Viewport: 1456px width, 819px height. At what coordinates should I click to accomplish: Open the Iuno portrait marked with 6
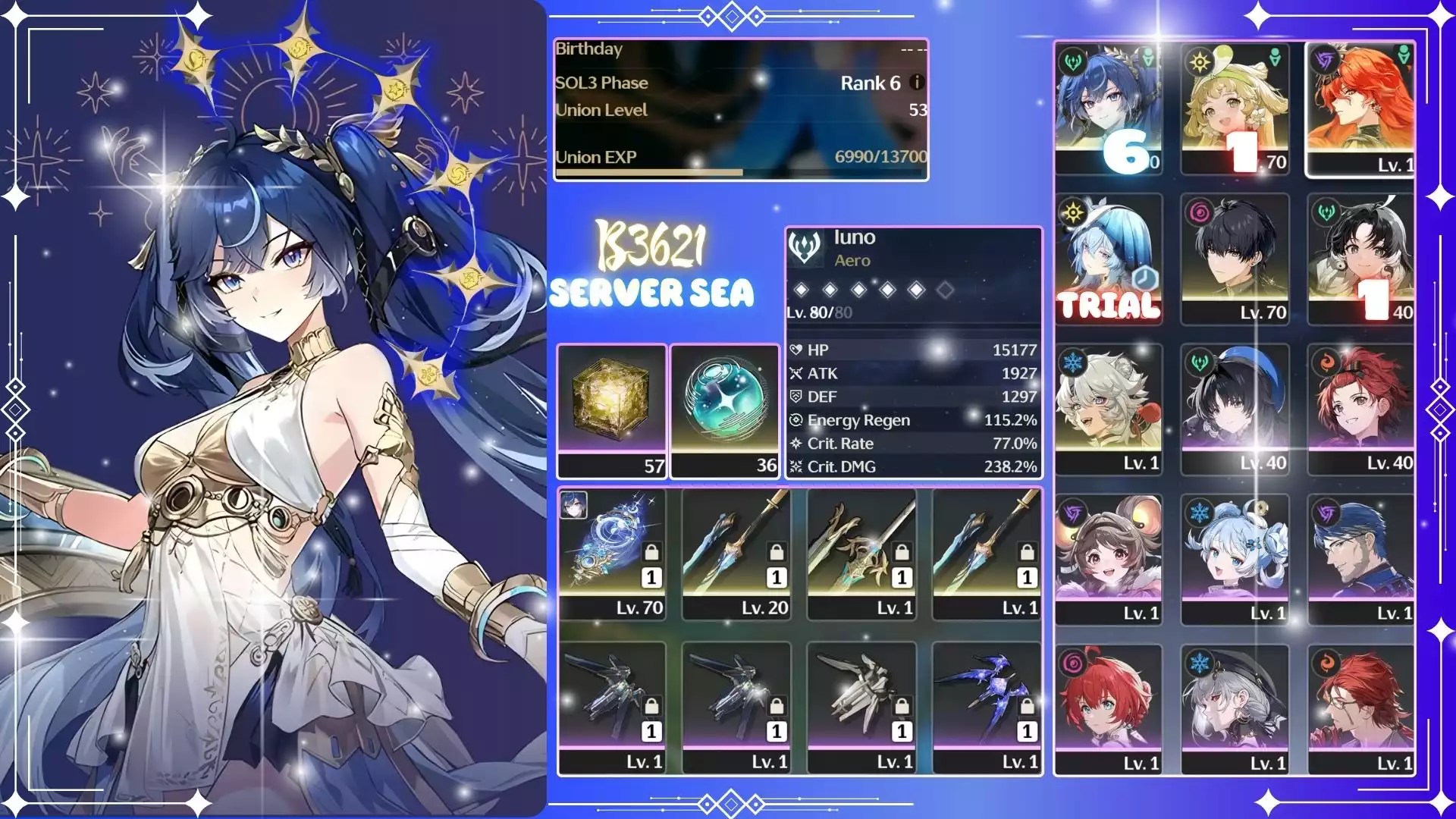[x=1108, y=108]
